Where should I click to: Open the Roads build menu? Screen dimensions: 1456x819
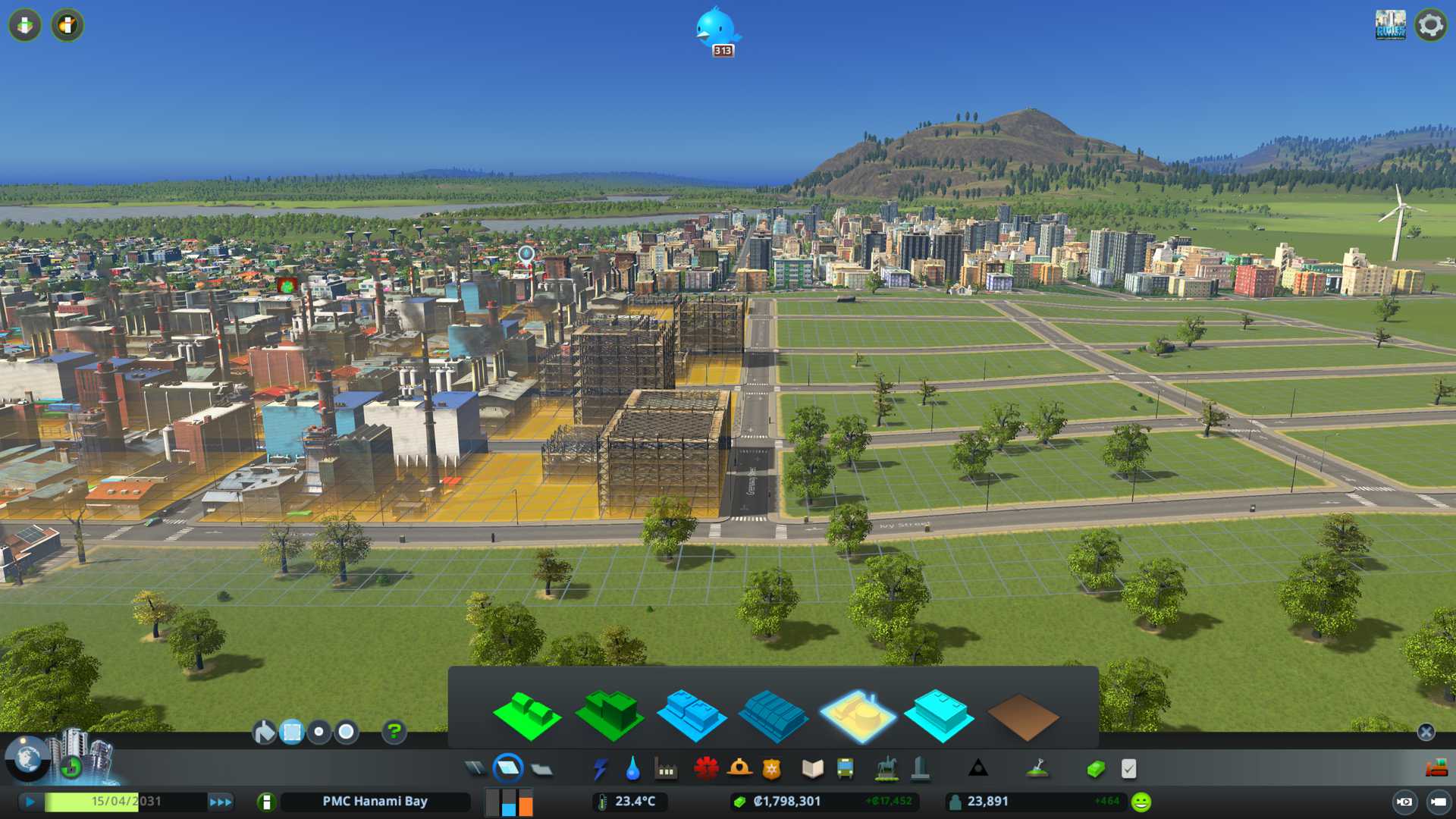[x=475, y=769]
